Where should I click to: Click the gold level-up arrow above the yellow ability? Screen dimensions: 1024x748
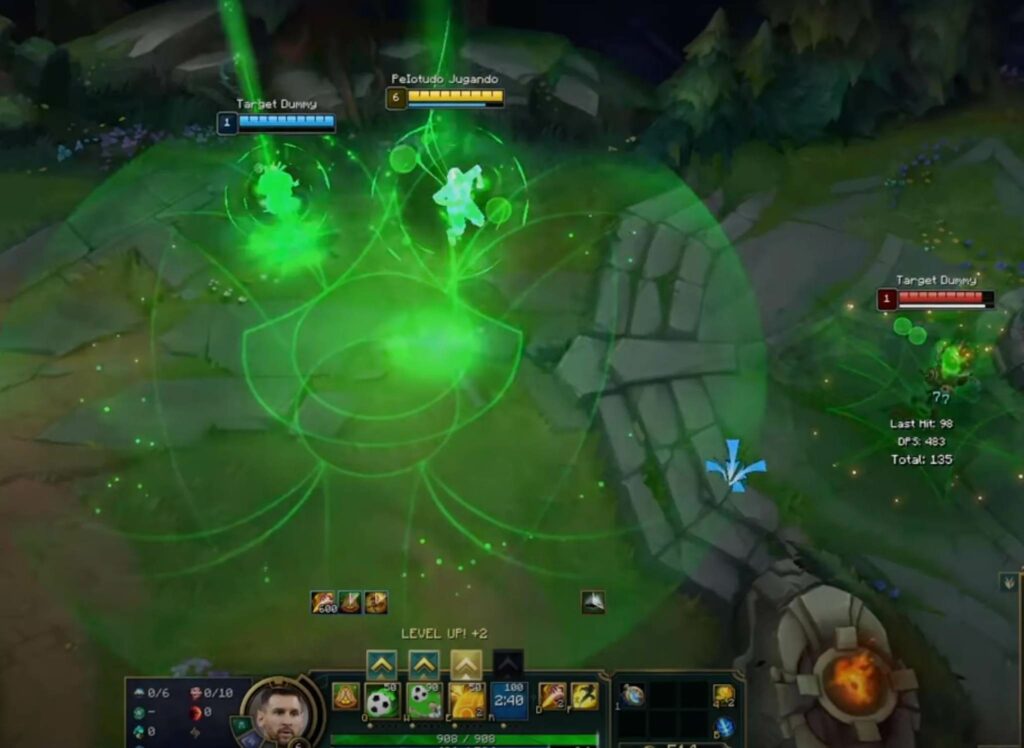coord(466,664)
